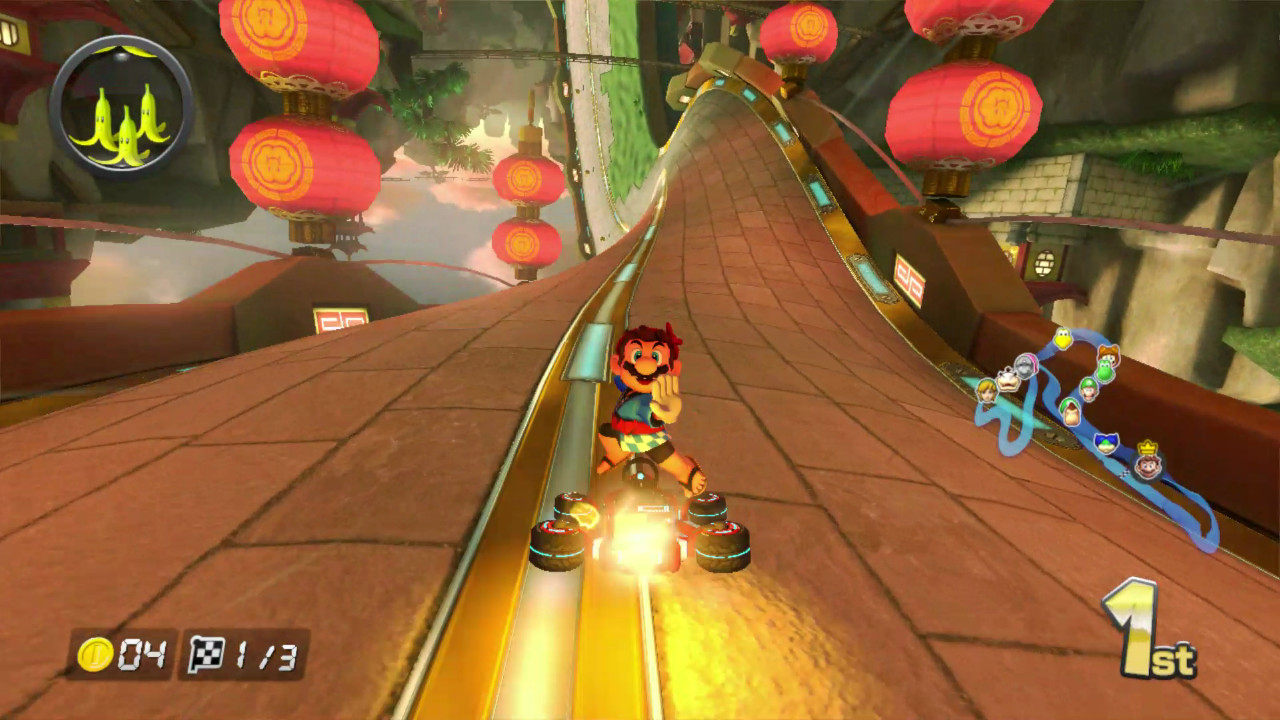The width and height of the screenshot is (1280, 720).
Task: Click Luigi's head icon on the minimap
Action: tap(1088, 391)
